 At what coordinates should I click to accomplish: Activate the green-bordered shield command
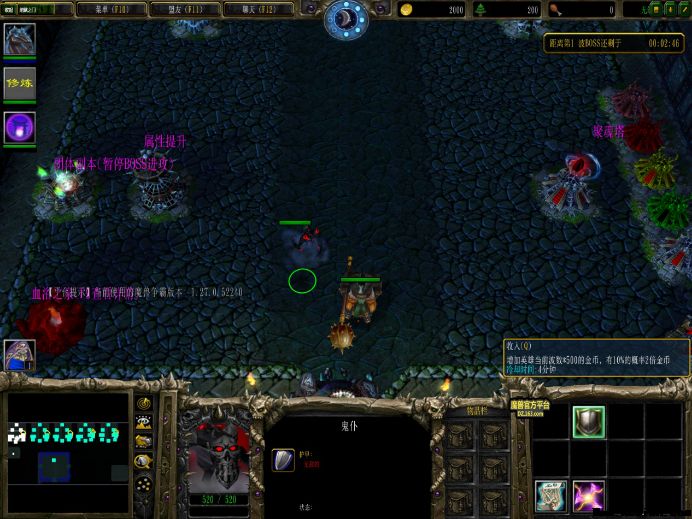[x=588, y=421]
